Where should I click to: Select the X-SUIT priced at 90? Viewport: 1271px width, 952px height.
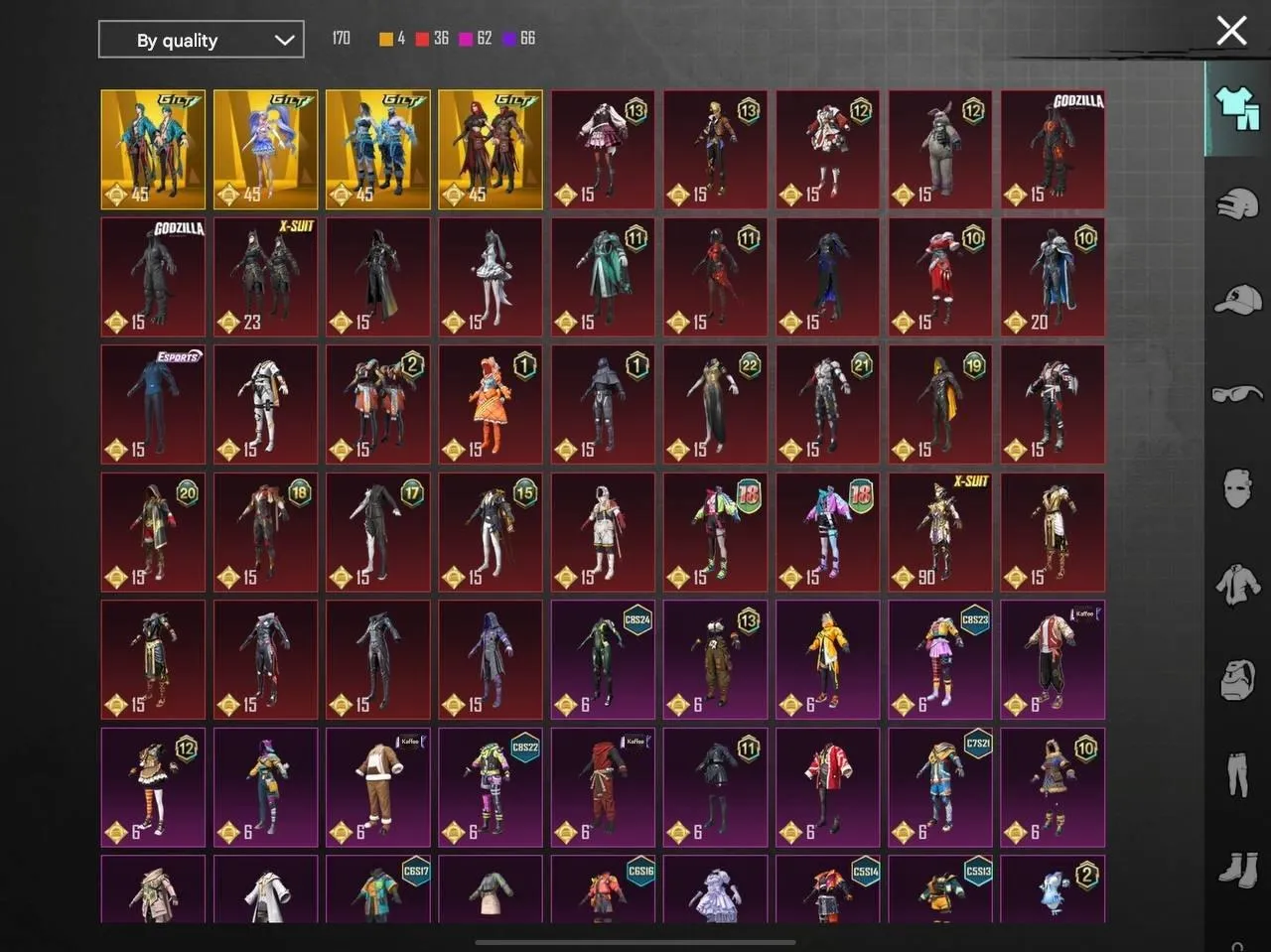point(939,532)
